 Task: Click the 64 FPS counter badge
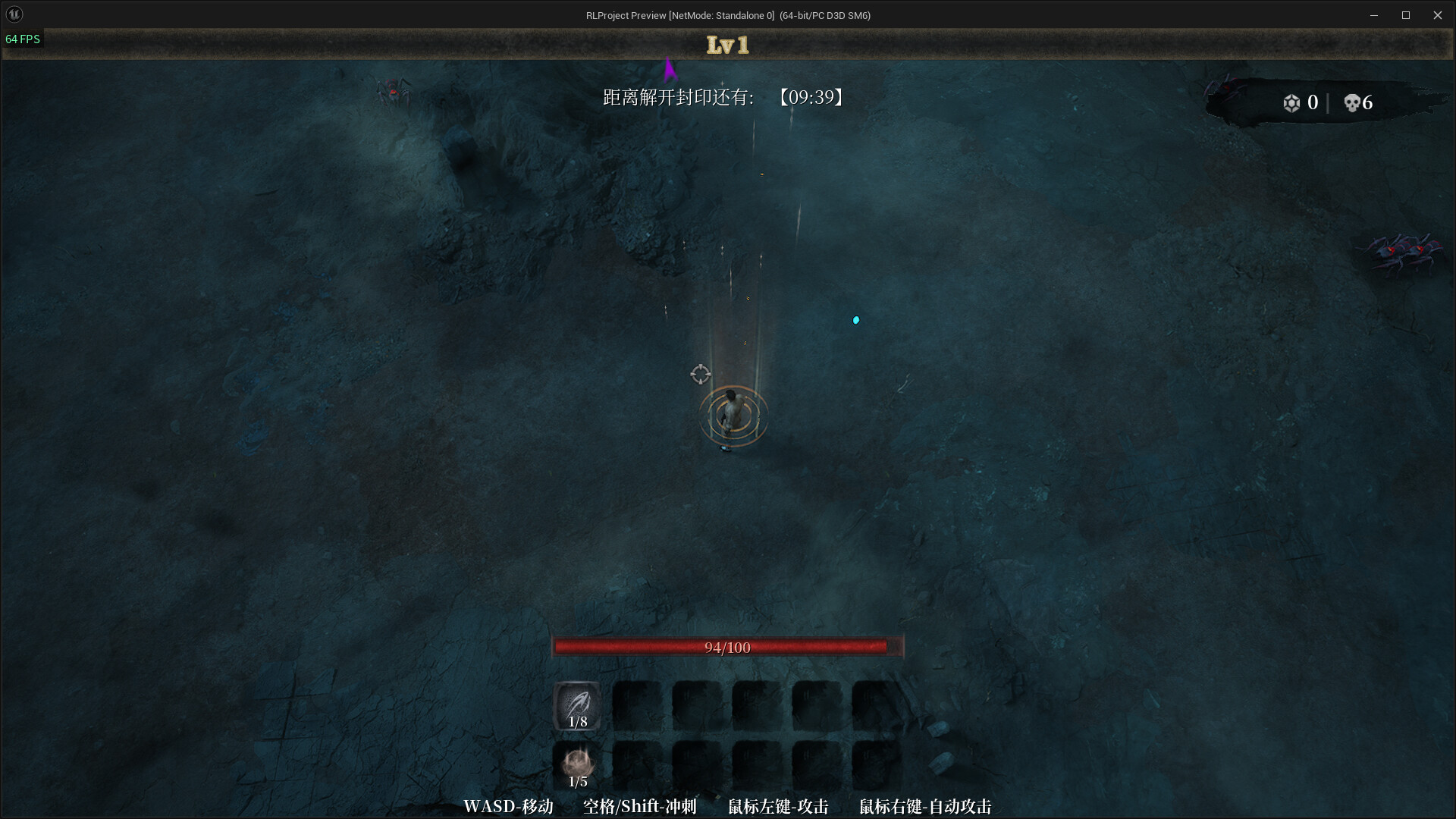[x=23, y=39]
